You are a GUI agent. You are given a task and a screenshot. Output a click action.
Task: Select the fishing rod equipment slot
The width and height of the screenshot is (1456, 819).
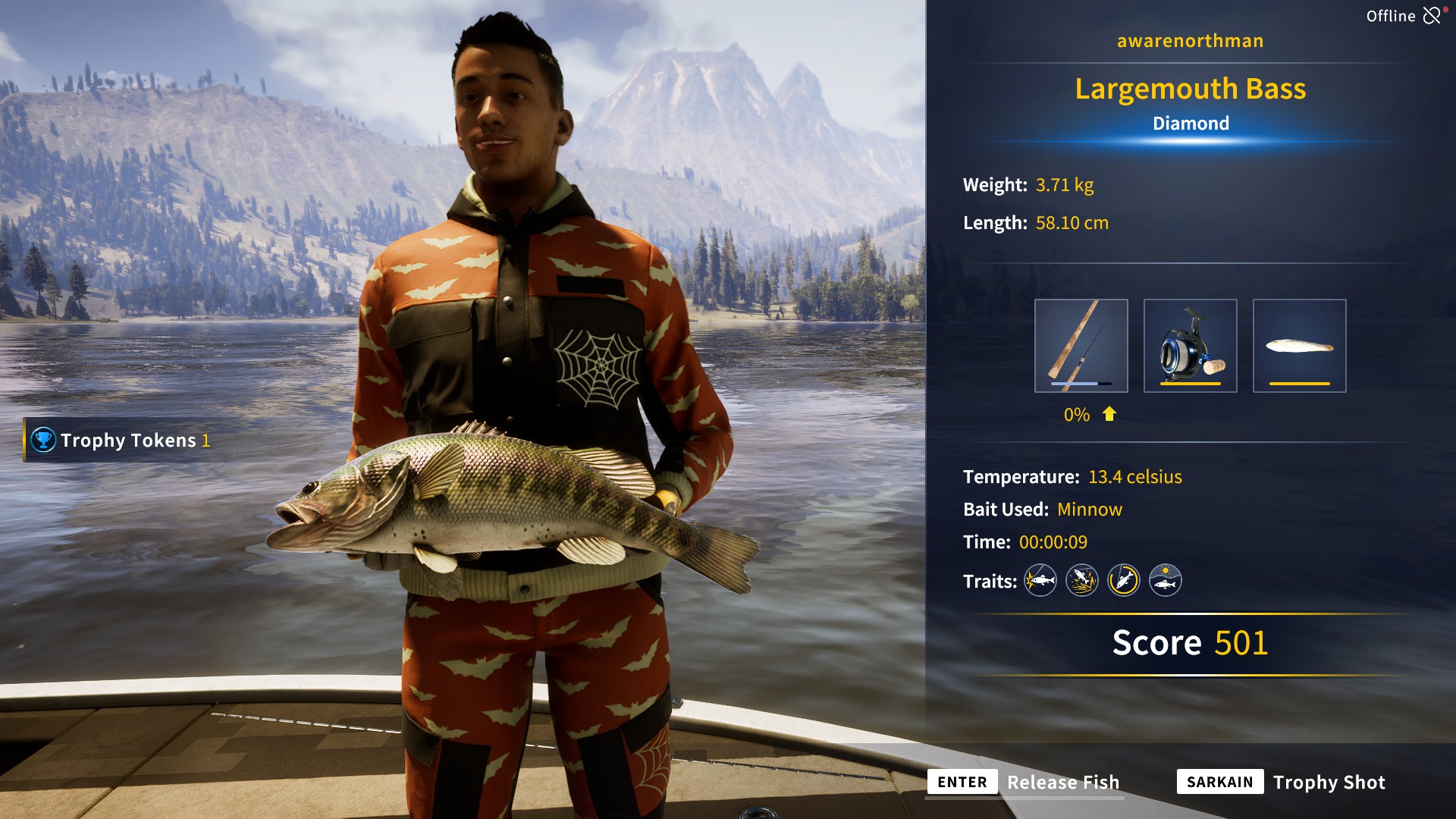coord(1081,346)
